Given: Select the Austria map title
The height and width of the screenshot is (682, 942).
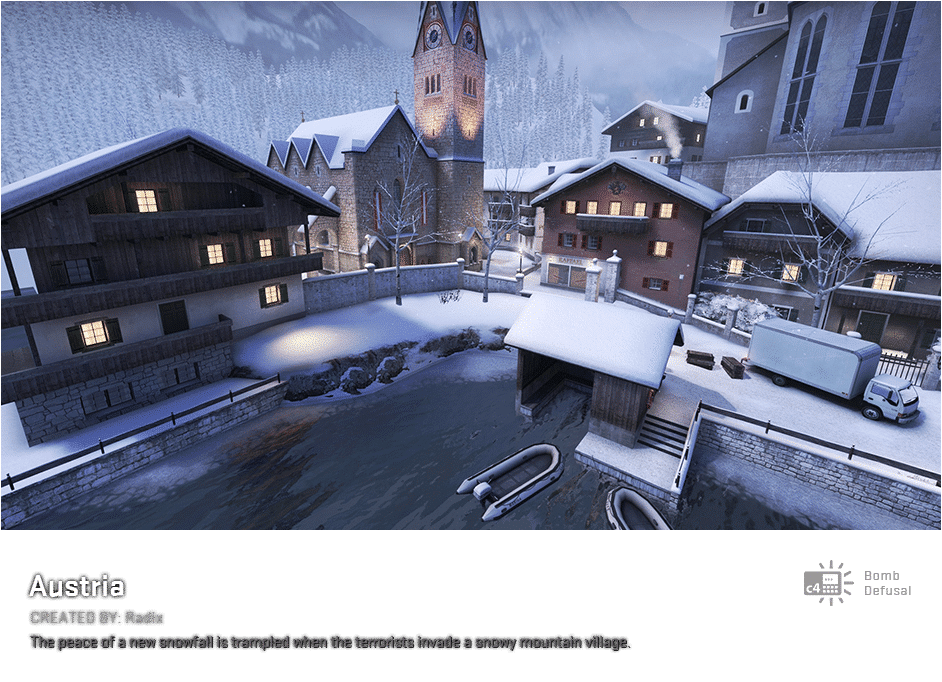Looking at the screenshot, I should coord(76,586).
